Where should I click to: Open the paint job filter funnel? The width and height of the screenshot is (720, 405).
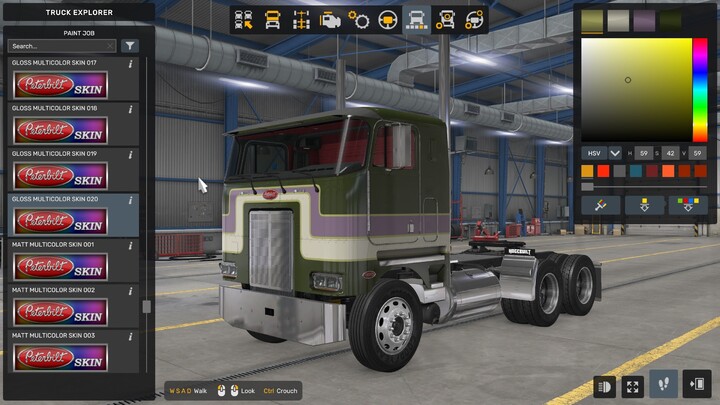coord(130,46)
